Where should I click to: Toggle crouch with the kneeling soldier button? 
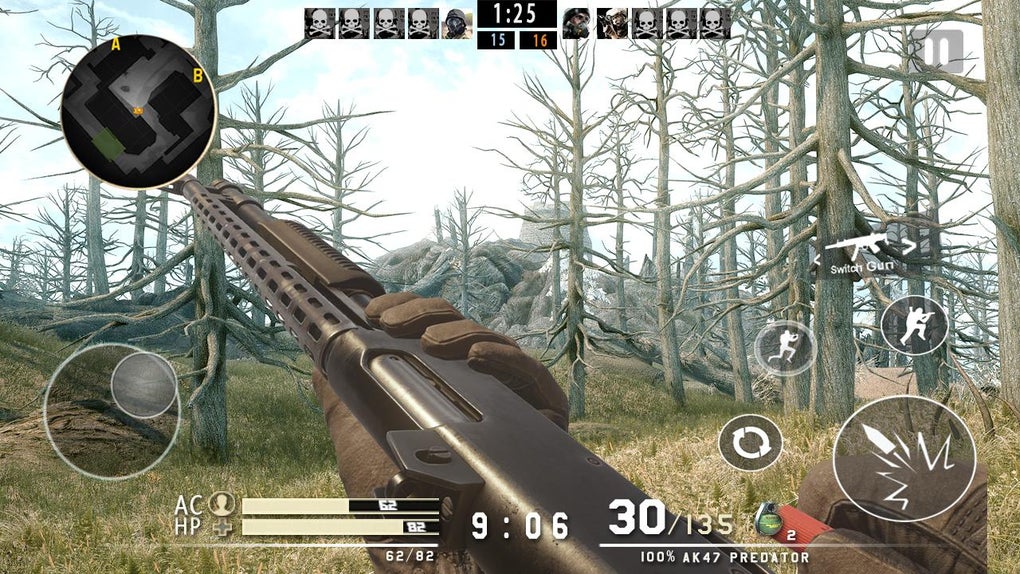pos(914,325)
